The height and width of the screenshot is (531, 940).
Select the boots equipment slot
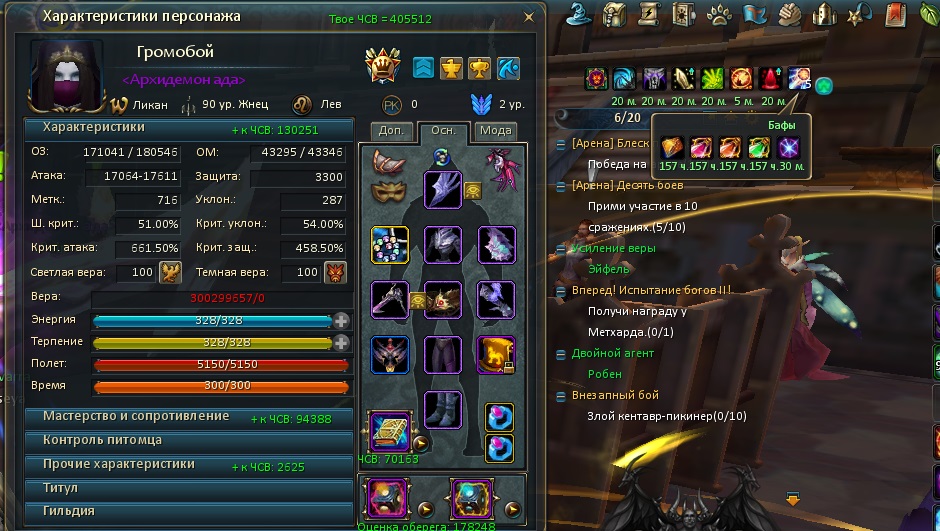(x=442, y=410)
